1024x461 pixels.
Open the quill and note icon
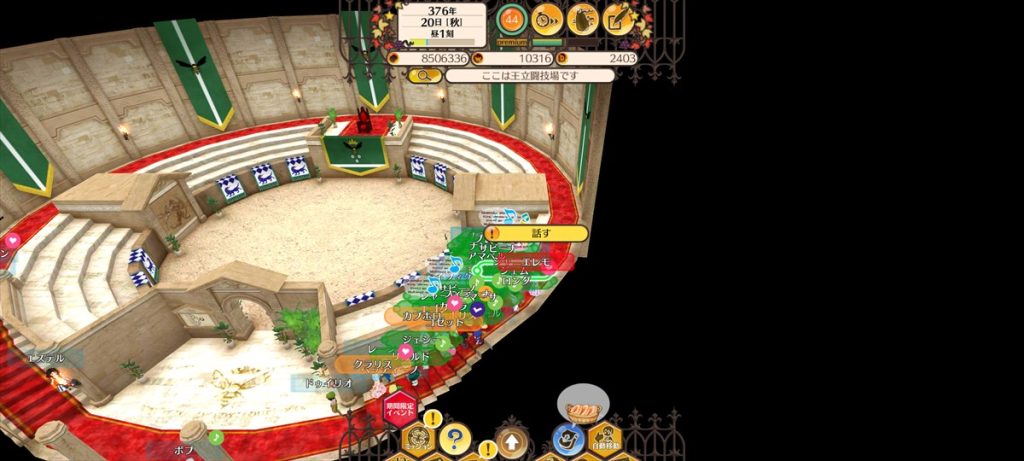point(619,18)
